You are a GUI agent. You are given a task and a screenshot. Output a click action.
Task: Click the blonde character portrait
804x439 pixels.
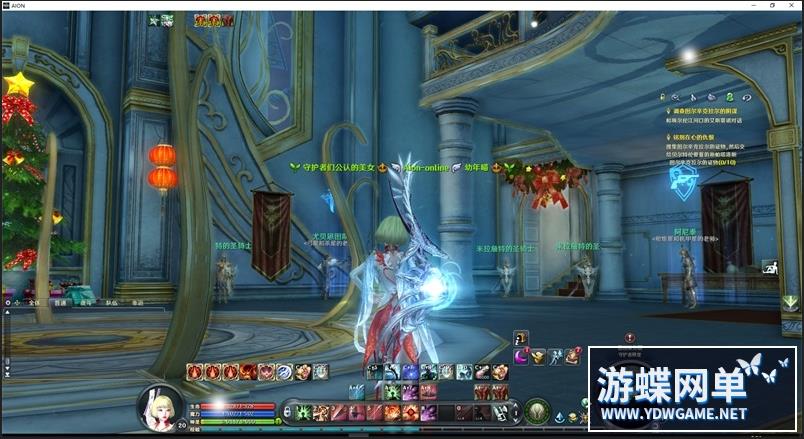pyautogui.click(x=158, y=406)
